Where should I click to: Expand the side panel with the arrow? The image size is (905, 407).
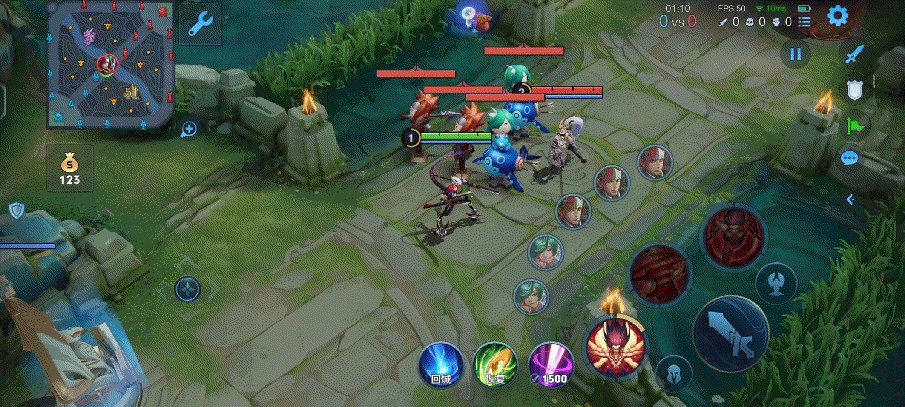pos(851,200)
